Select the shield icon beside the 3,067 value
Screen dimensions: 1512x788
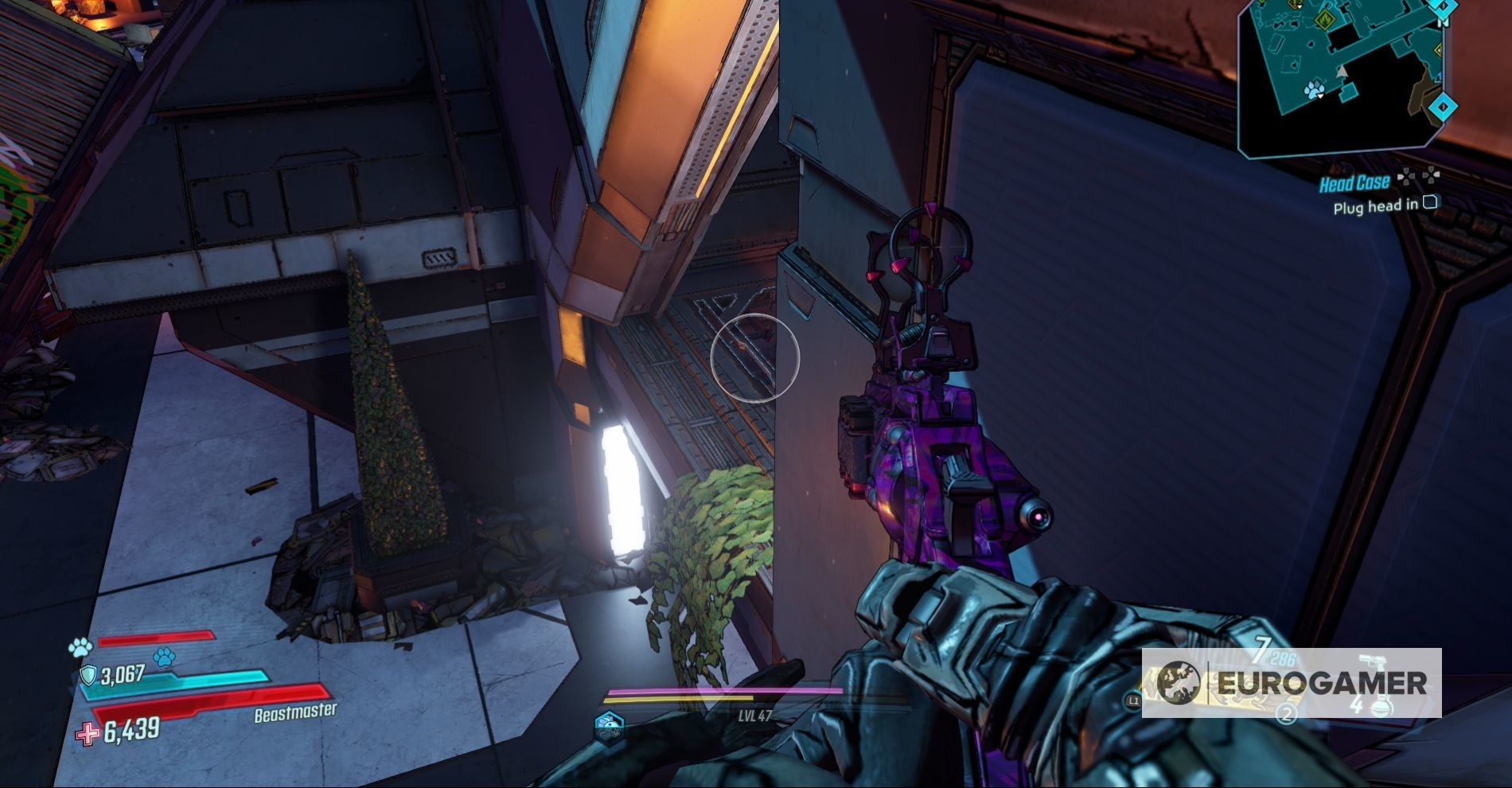pos(90,675)
